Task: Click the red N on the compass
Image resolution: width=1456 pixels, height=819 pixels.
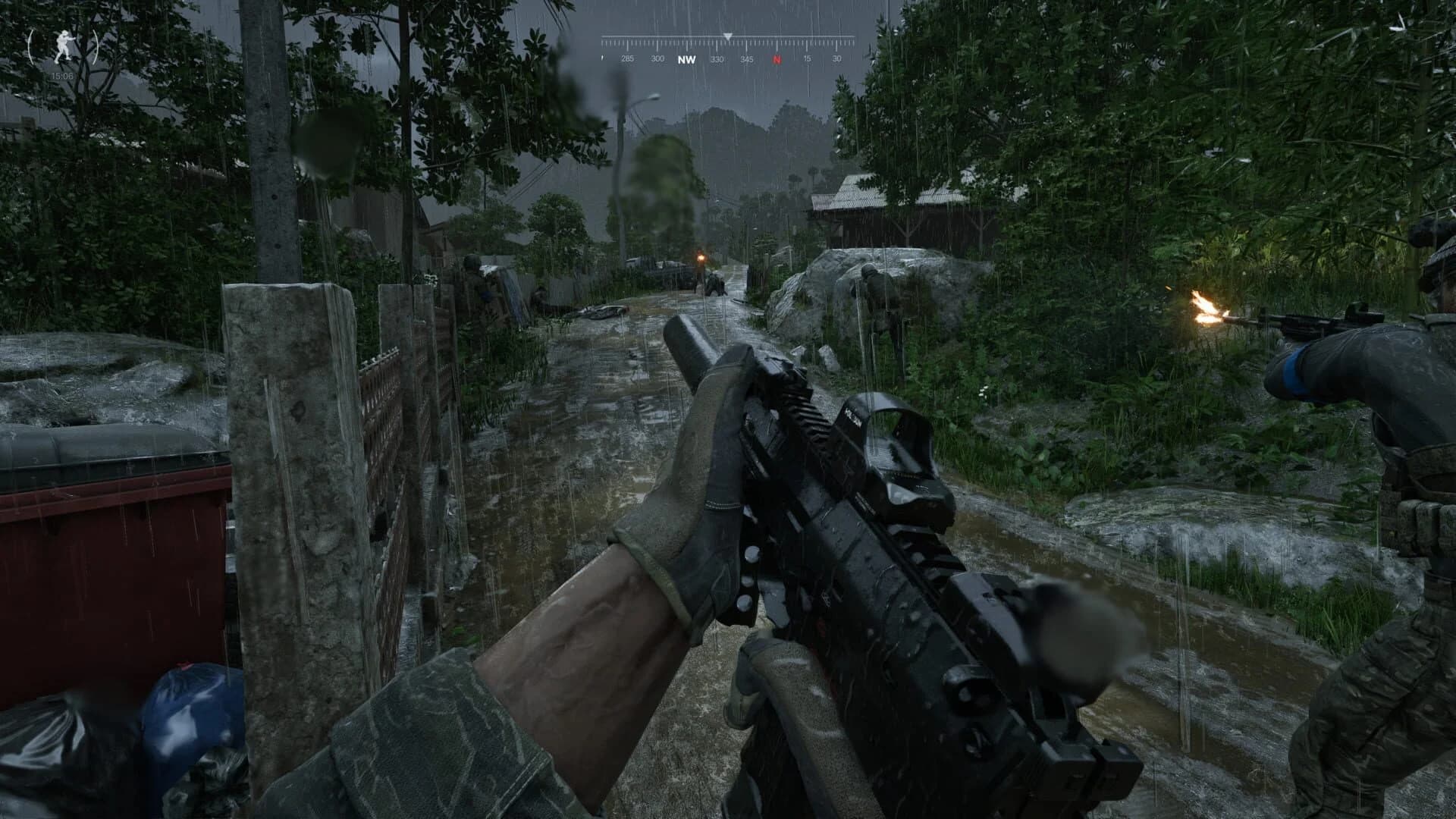Action: pos(777,58)
